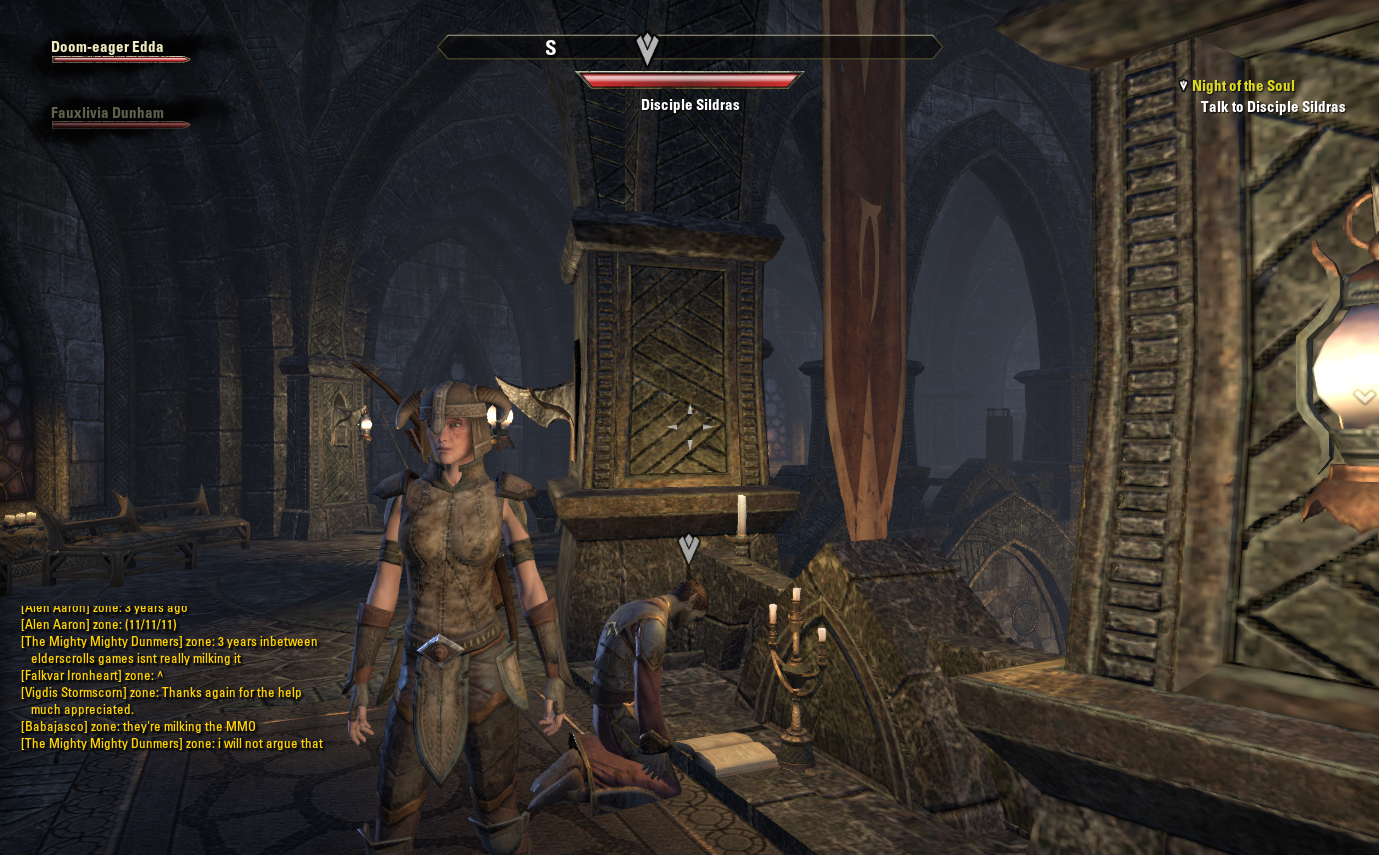Click the quest marker on the compass bar
The image size is (1379, 855).
(647, 48)
